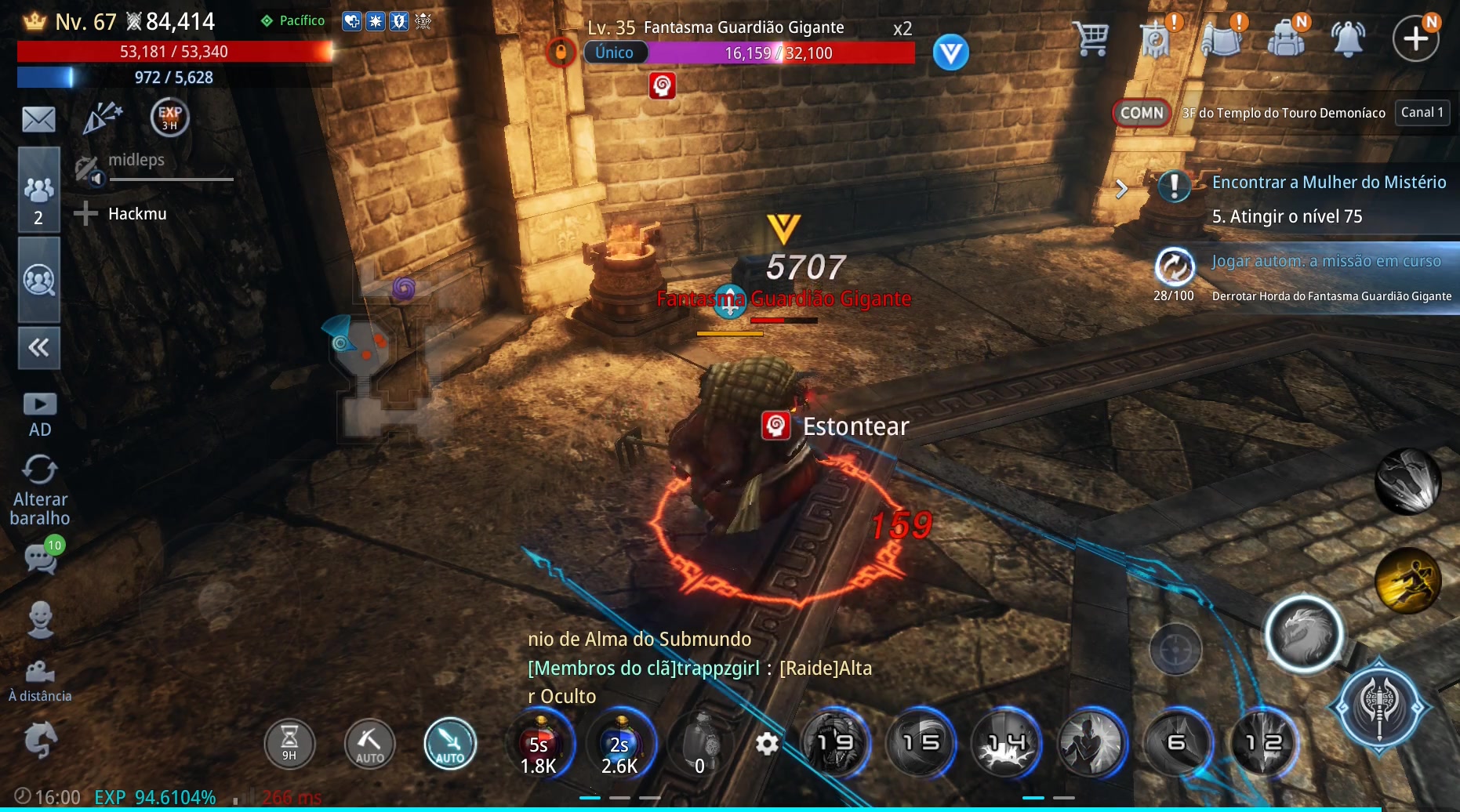Open Encontrar a Mulher do Mistério quest
The image size is (1460, 812).
[1328, 183]
